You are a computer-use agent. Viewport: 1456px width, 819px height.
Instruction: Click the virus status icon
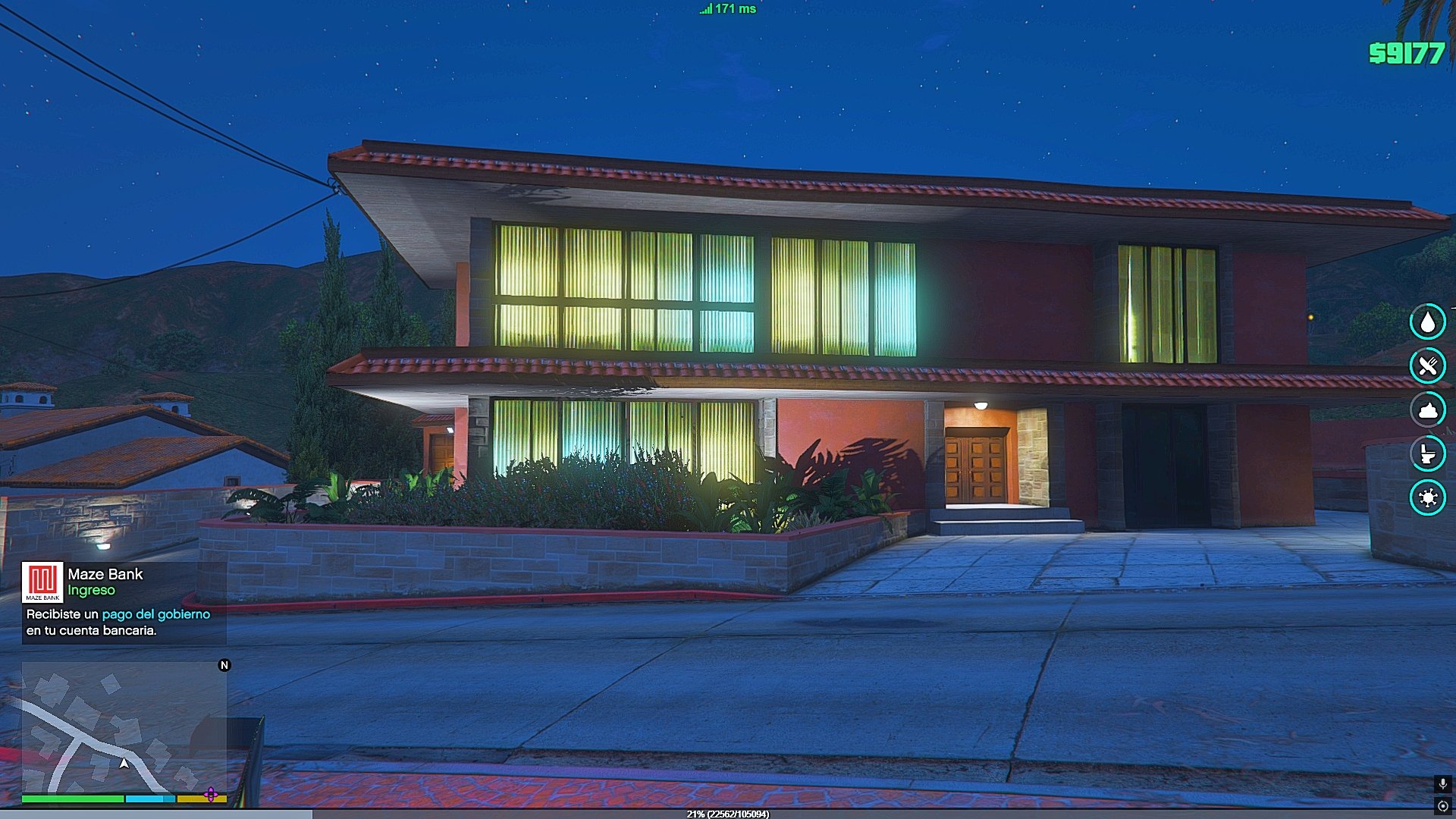pyautogui.click(x=1427, y=497)
